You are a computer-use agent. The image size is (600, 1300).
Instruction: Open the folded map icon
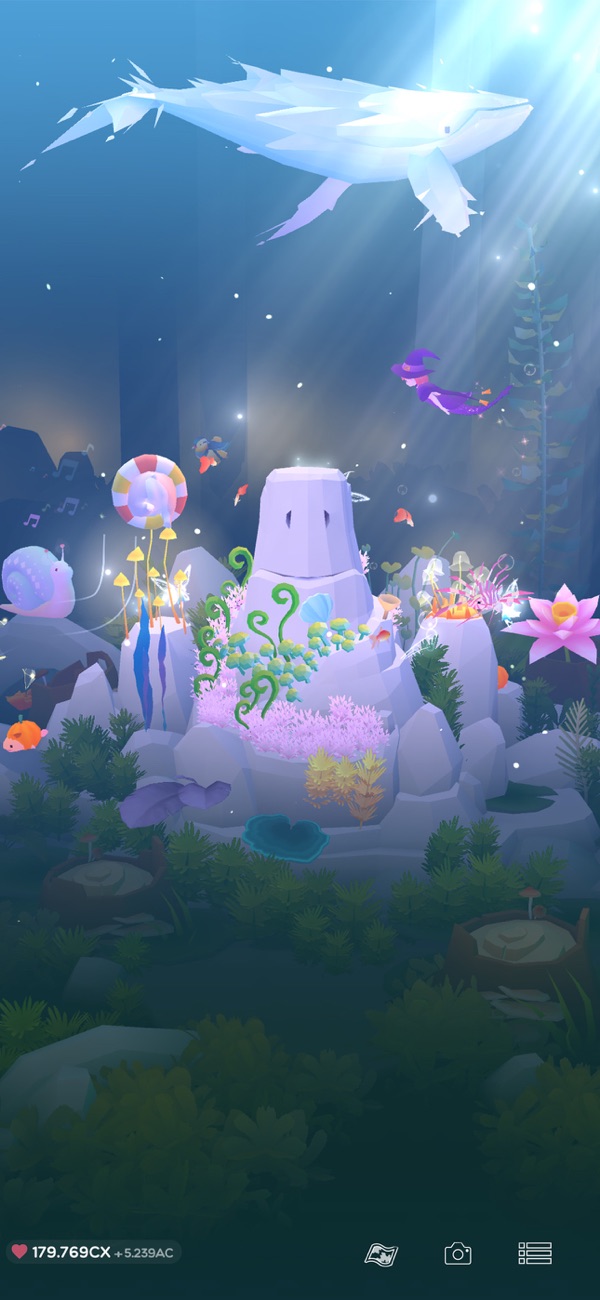[x=381, y=1254]
